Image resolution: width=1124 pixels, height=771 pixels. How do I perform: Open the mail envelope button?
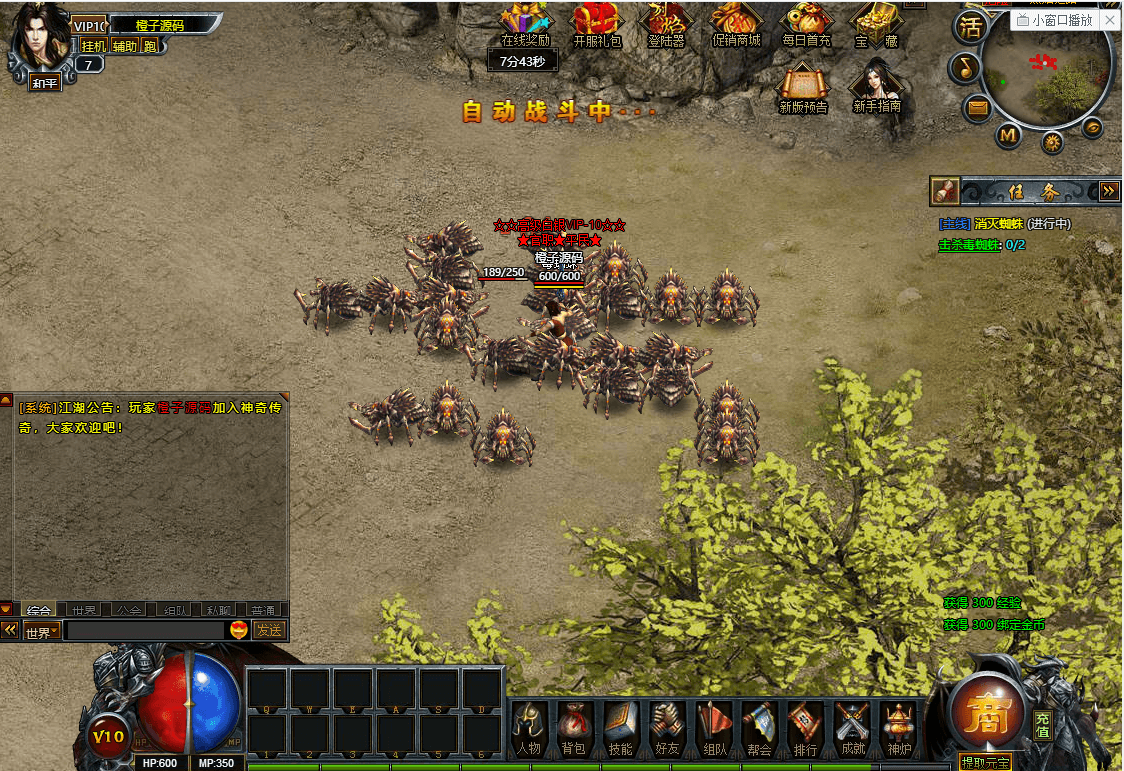[978, 107]
